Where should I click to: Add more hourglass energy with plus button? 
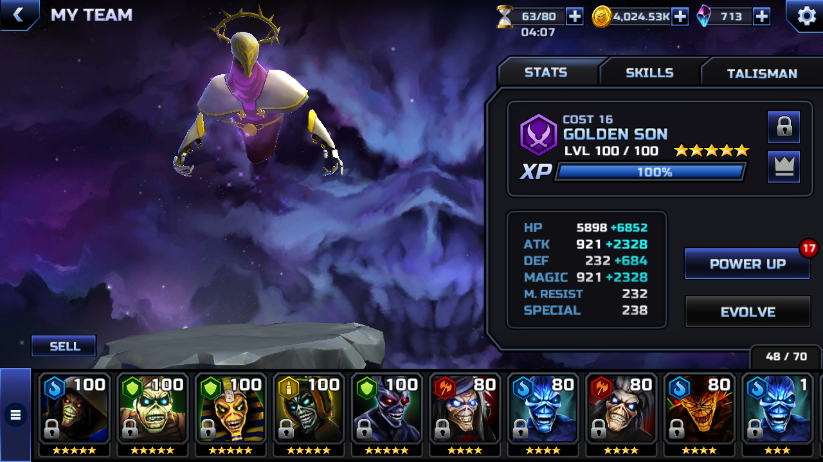point(574,16)
